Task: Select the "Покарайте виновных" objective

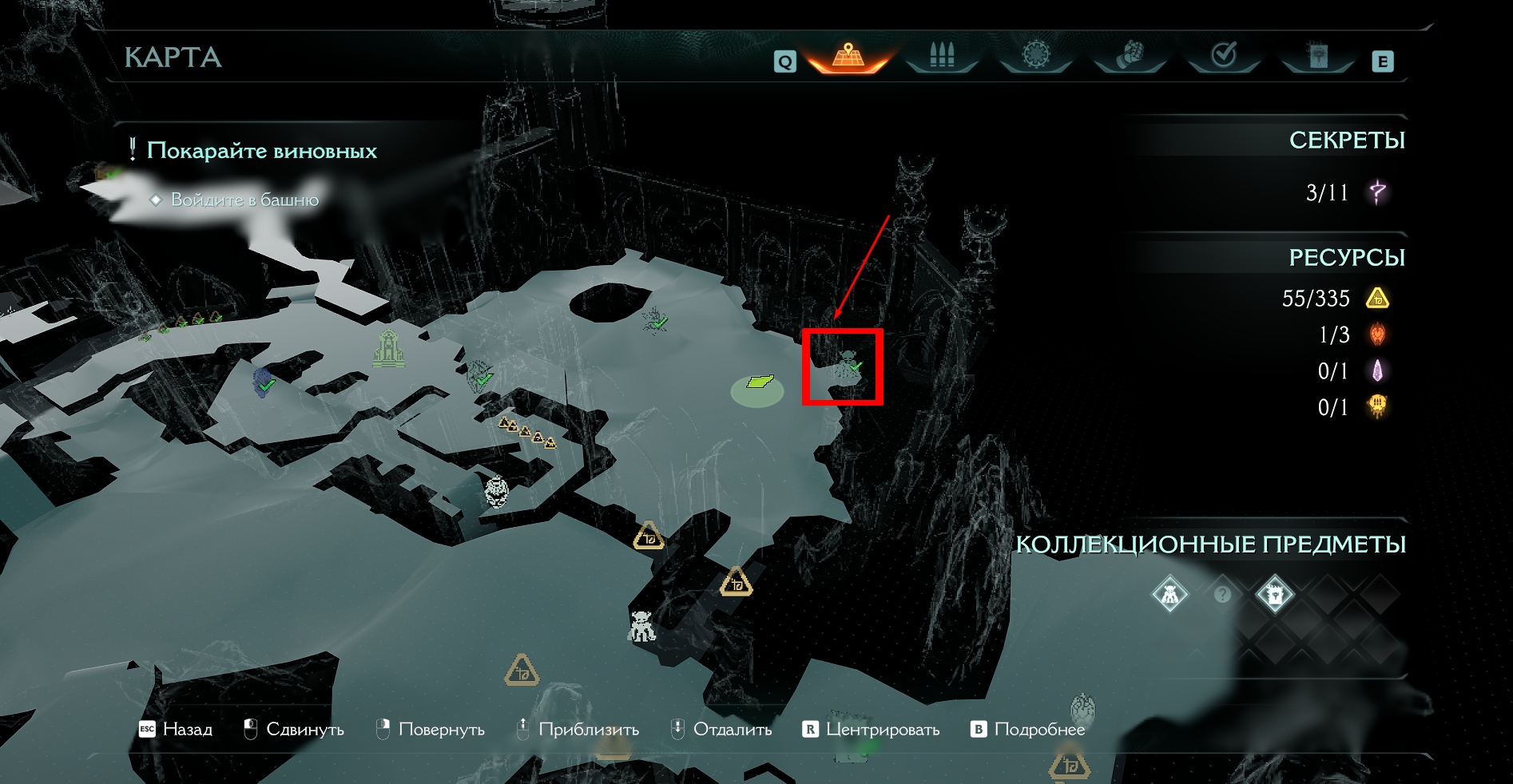Action: [x=261, y=151]
